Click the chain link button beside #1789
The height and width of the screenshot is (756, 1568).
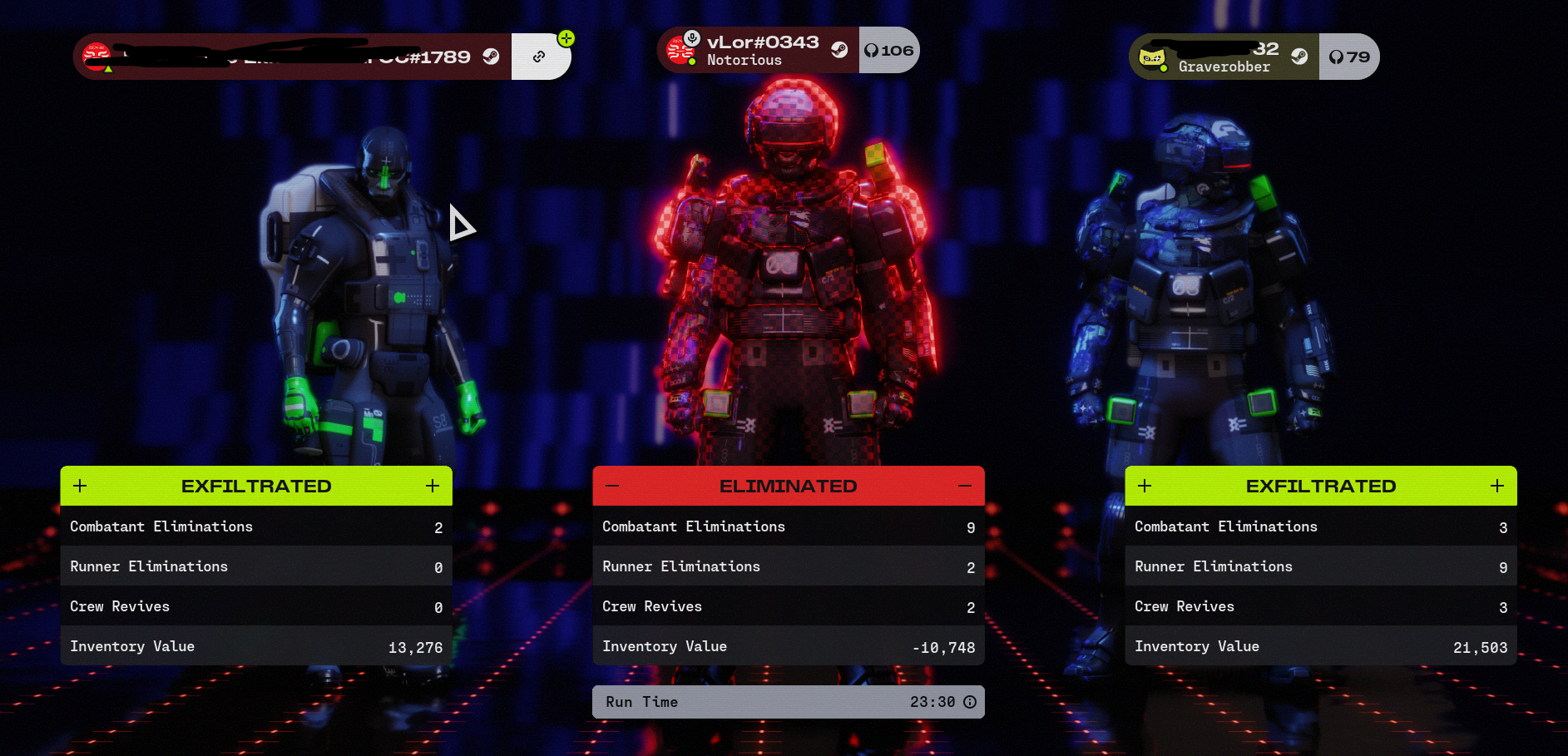540,57
